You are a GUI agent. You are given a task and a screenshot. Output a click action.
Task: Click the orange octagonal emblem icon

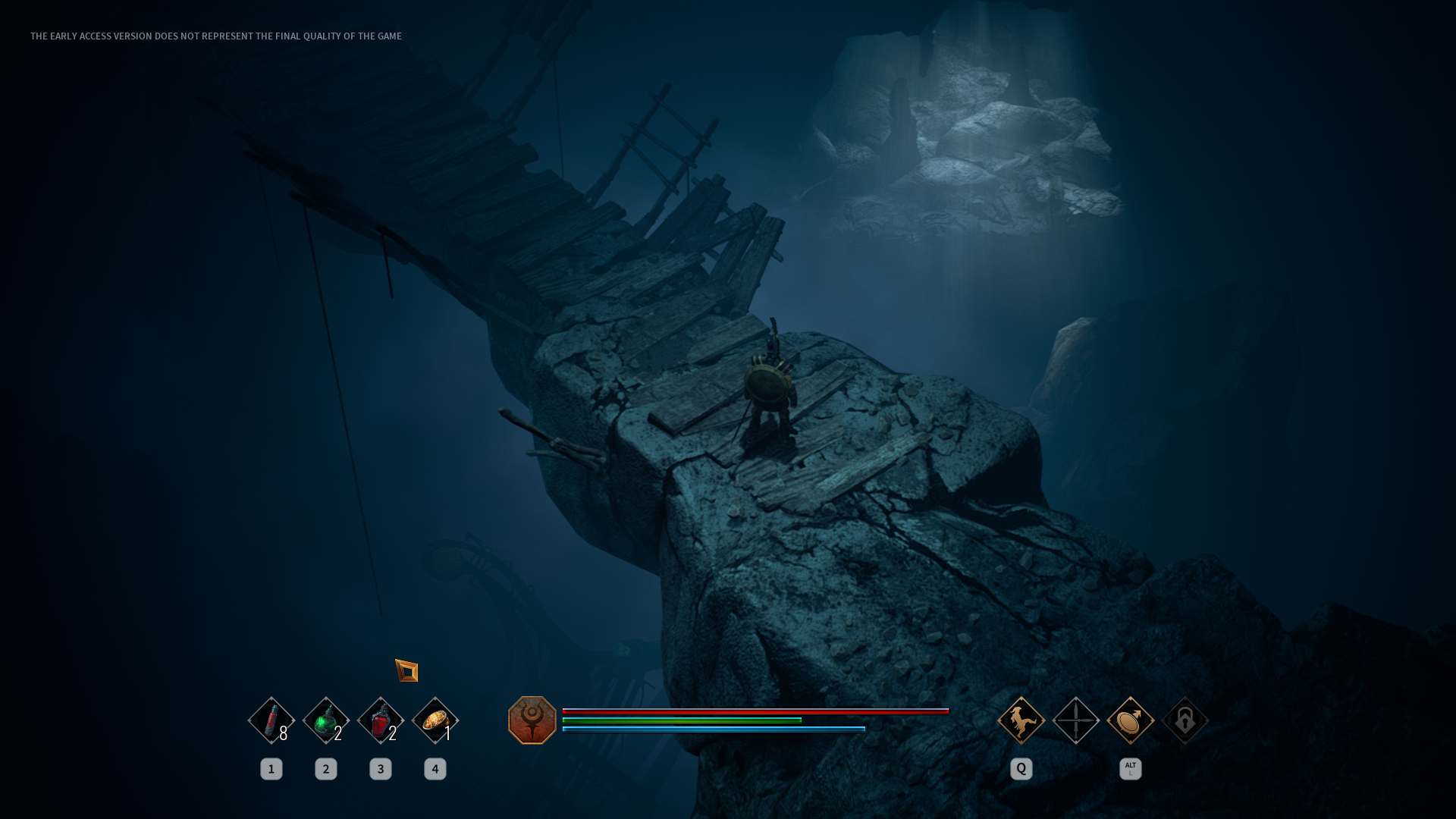click(x=532, y=720)
